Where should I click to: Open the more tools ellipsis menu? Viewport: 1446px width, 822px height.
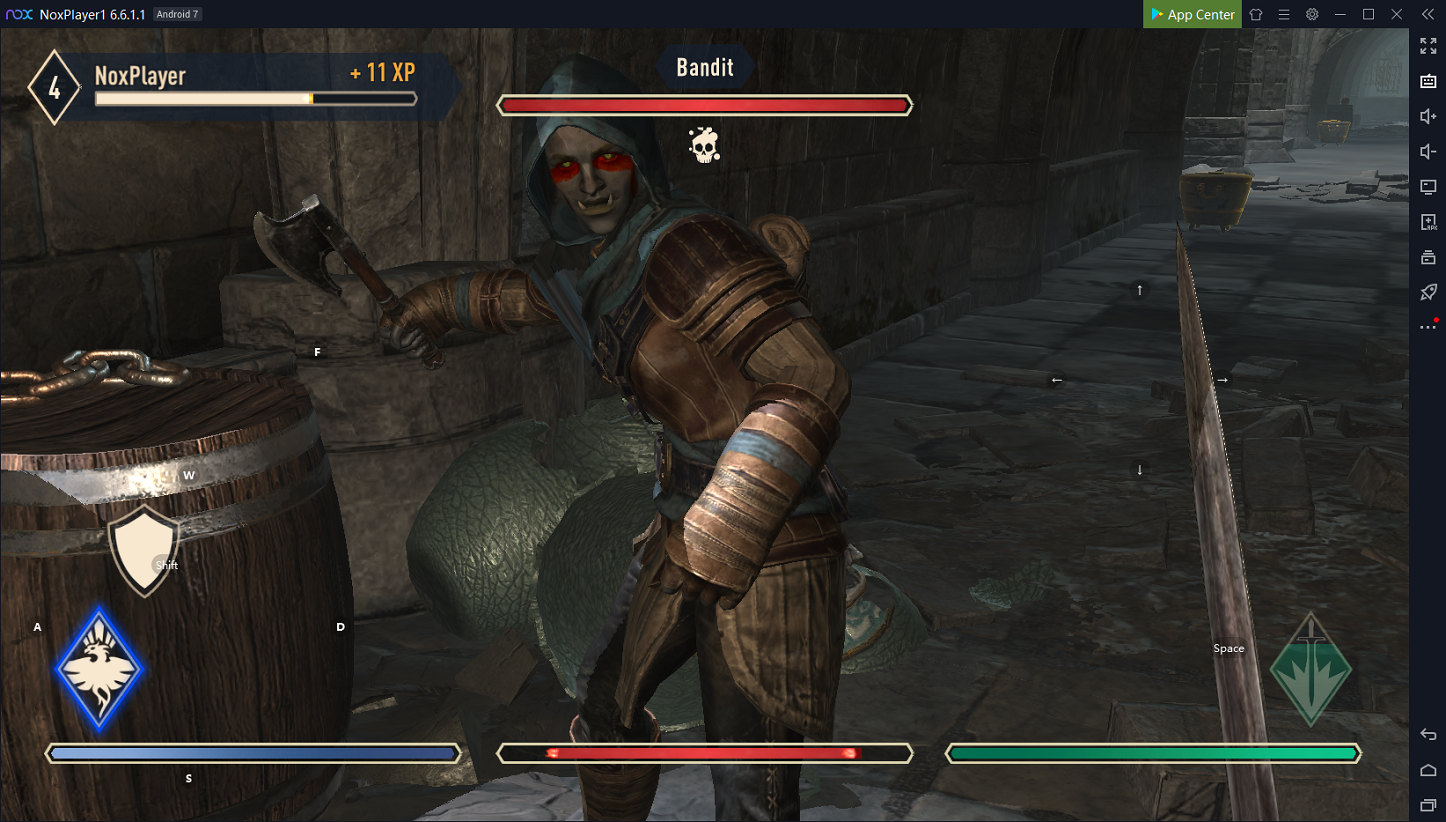click(x=1428, y=327)
